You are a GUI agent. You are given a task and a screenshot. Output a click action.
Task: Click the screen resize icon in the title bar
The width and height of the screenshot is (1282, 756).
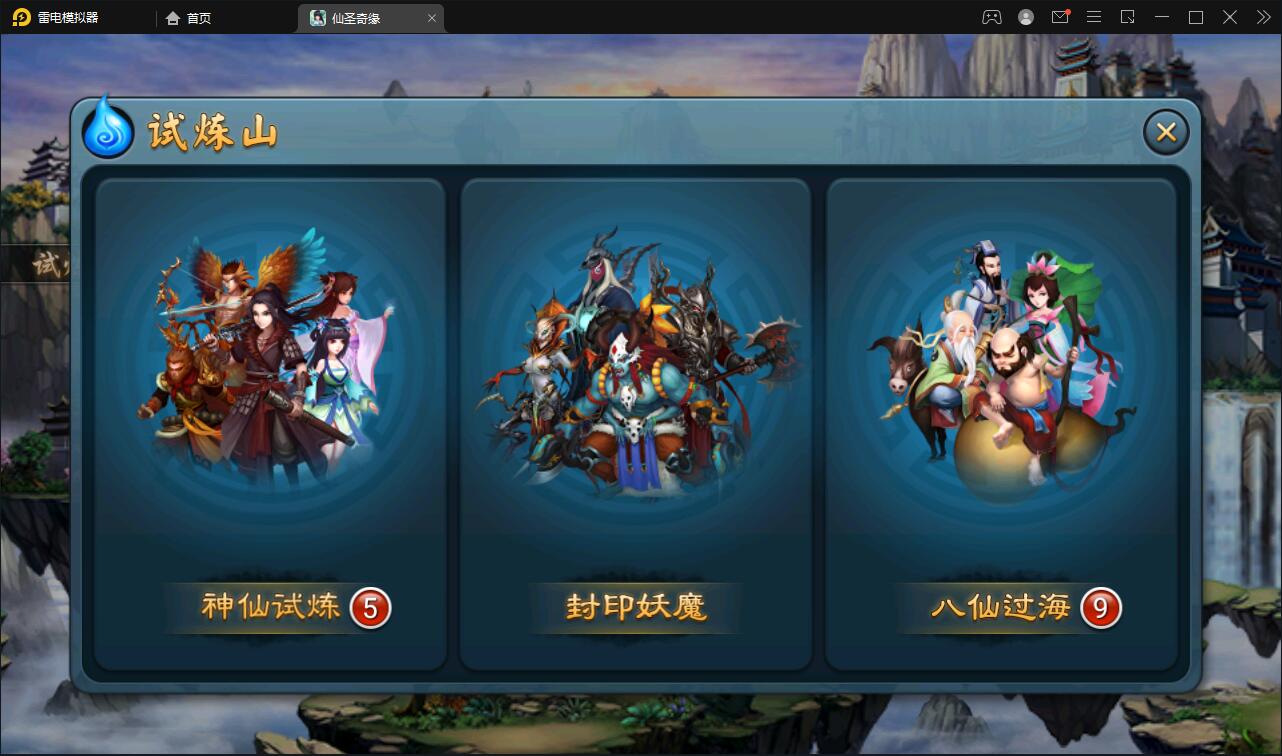click(1128, 17)
